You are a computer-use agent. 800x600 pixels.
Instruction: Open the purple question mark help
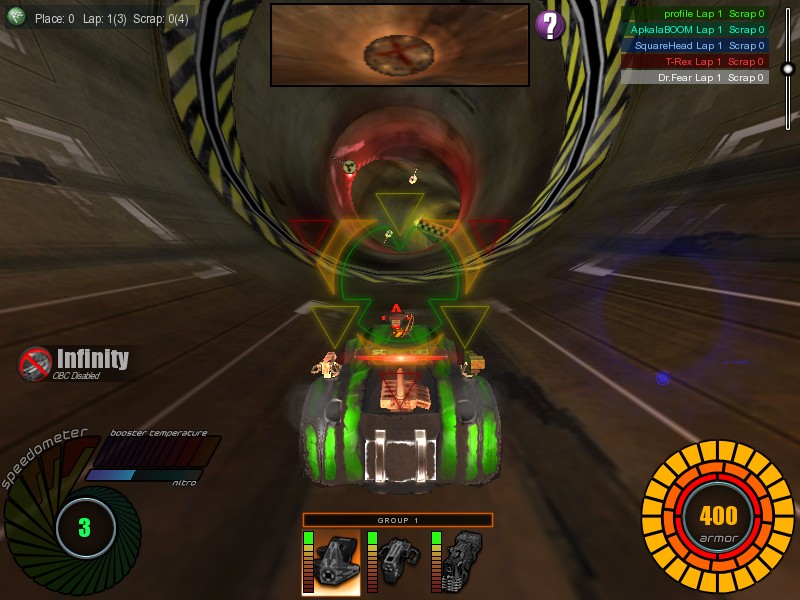pyautogui.click(x=549, y=25)
